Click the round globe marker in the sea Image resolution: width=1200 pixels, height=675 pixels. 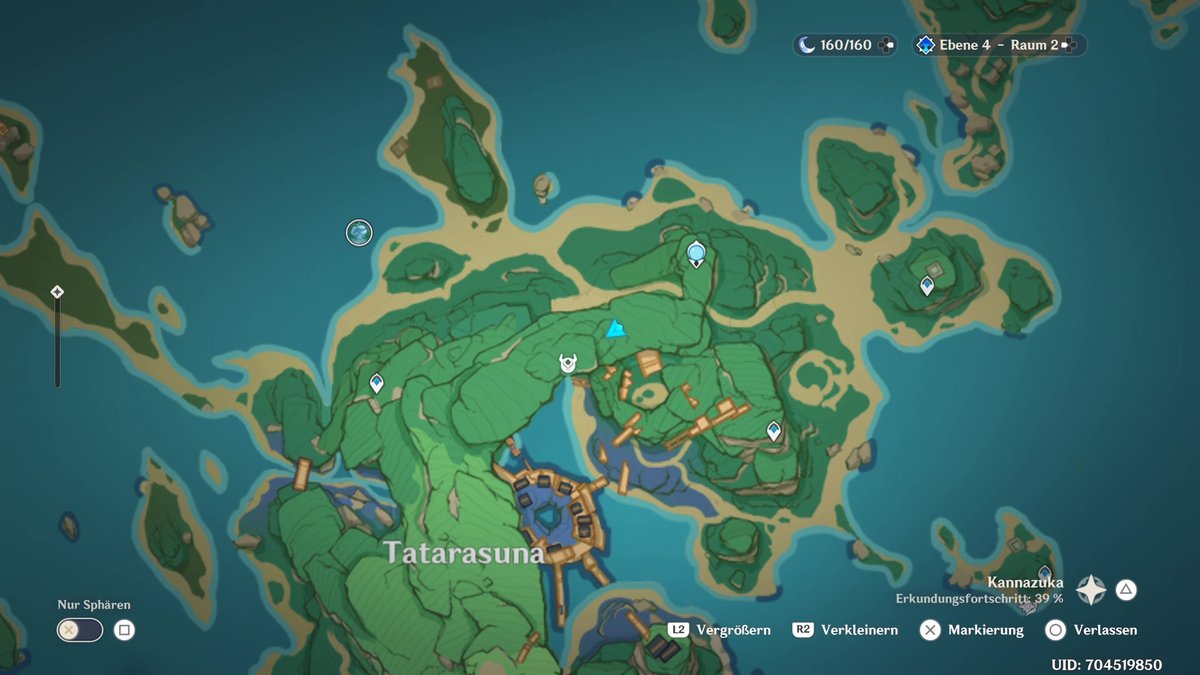(359, 233)
